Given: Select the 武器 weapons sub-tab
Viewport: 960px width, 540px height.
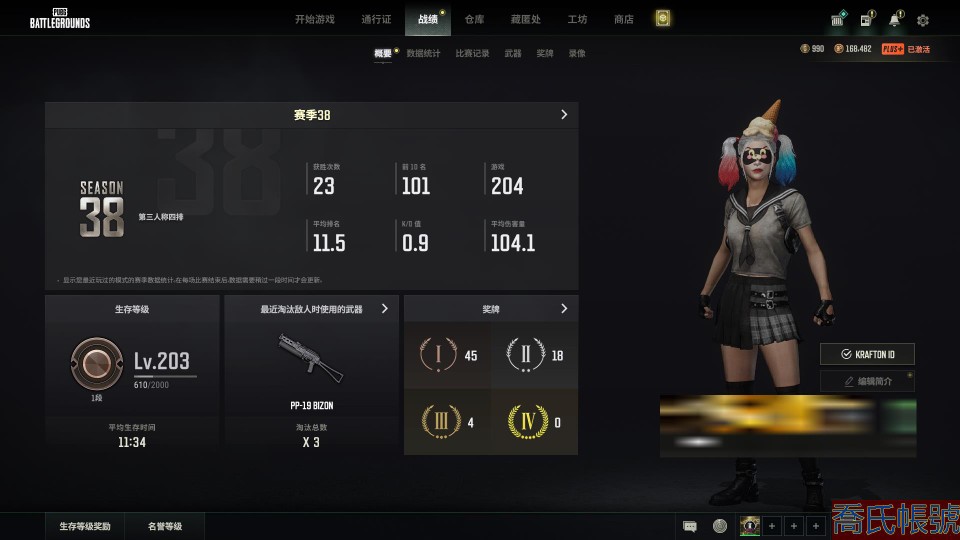Looking at the screenshot, I should pyautogui.click(x=513, y=53).
